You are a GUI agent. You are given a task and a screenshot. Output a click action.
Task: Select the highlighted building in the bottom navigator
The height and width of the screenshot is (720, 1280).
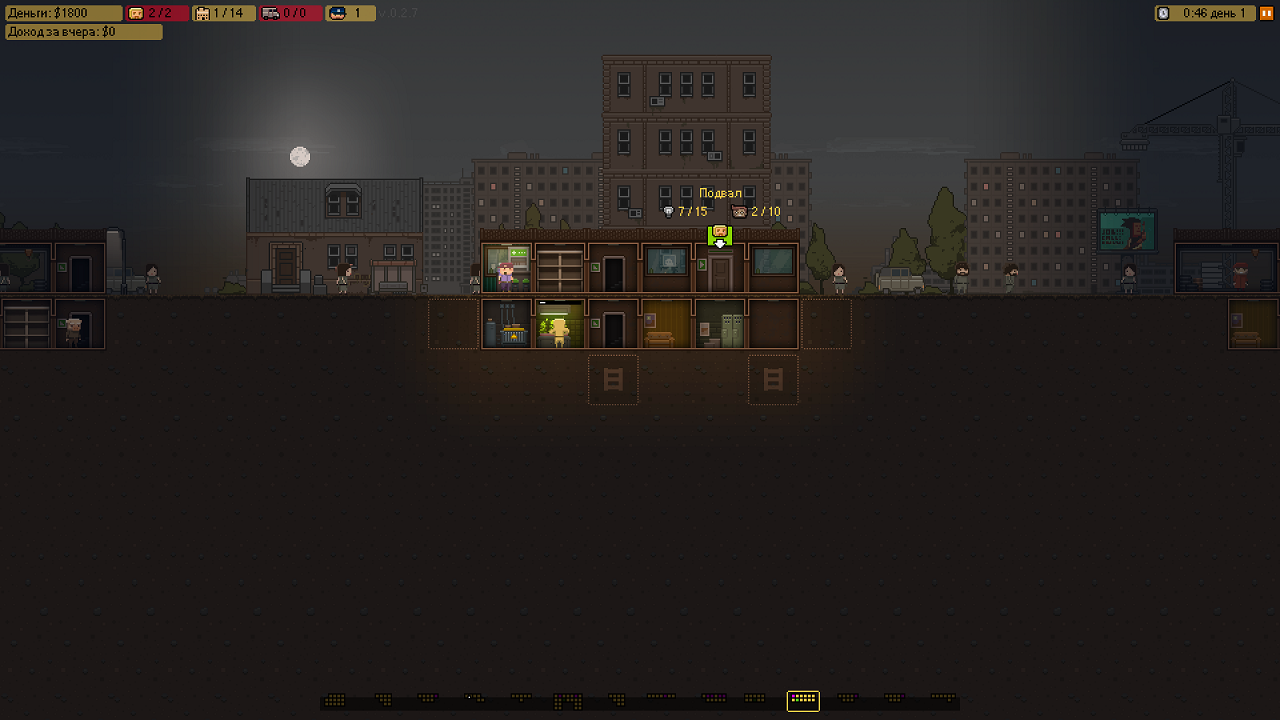[803, 700]
